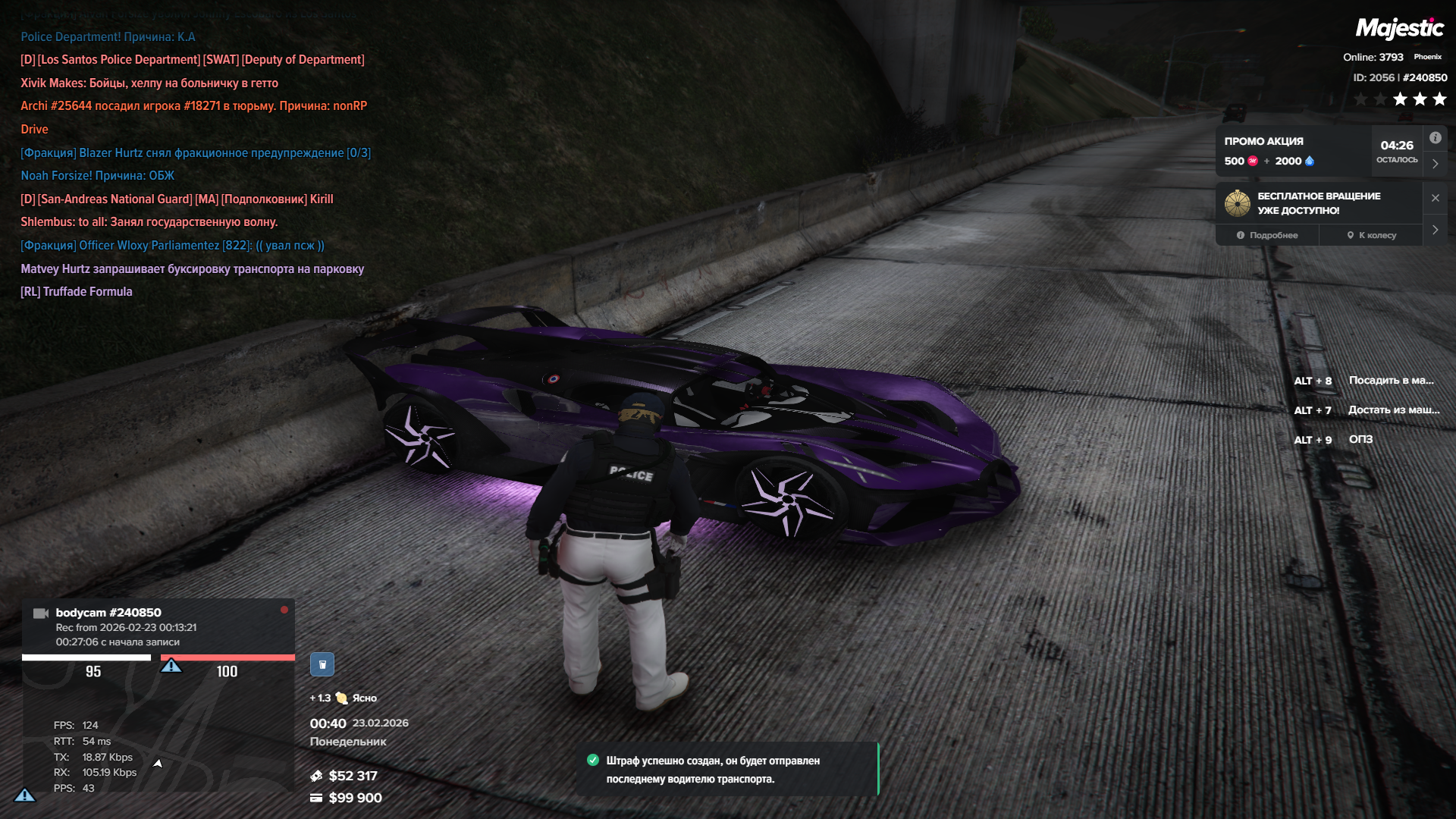This screenshot has width=1456, height=819.
Task: Expand the free spin panel arrow
Action: (1435, 230)
